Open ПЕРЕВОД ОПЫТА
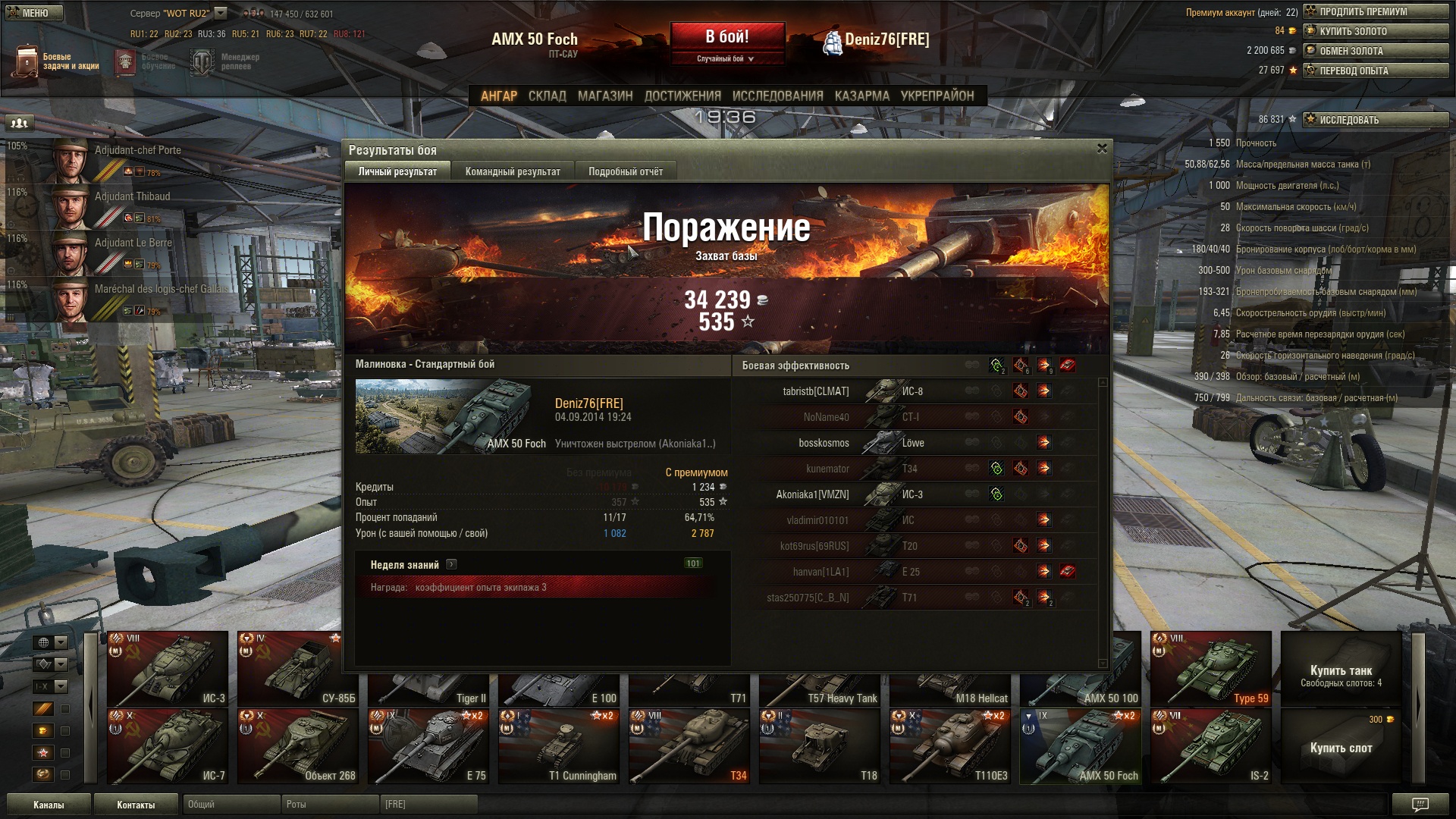The width and height of the screenshot is (1456, 819). pyautogui.click(x=1375, y=71)
